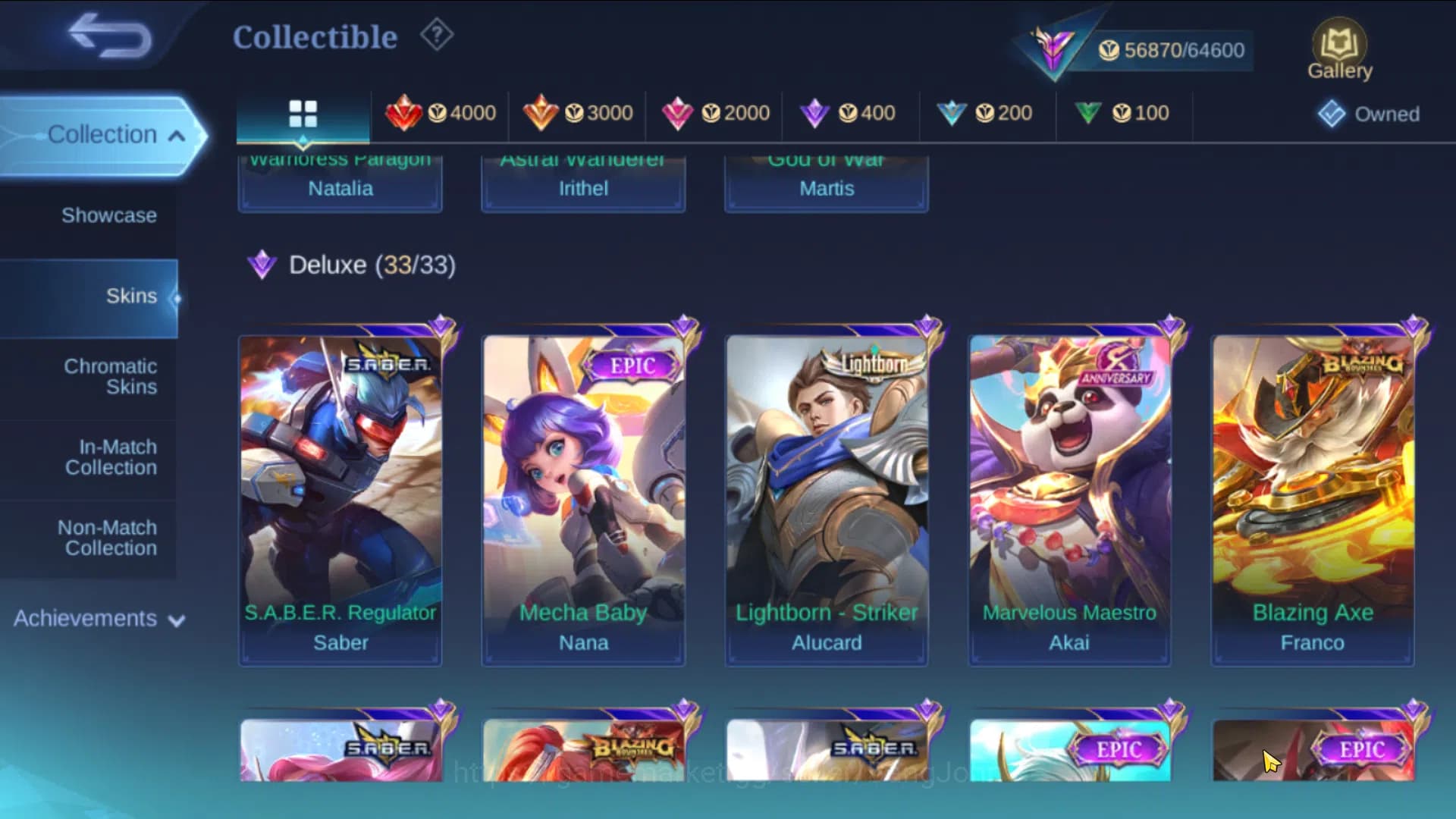Switch to the Skins tab
The height and width of the screenshot is (819, 1456).
tap(132, 296)
